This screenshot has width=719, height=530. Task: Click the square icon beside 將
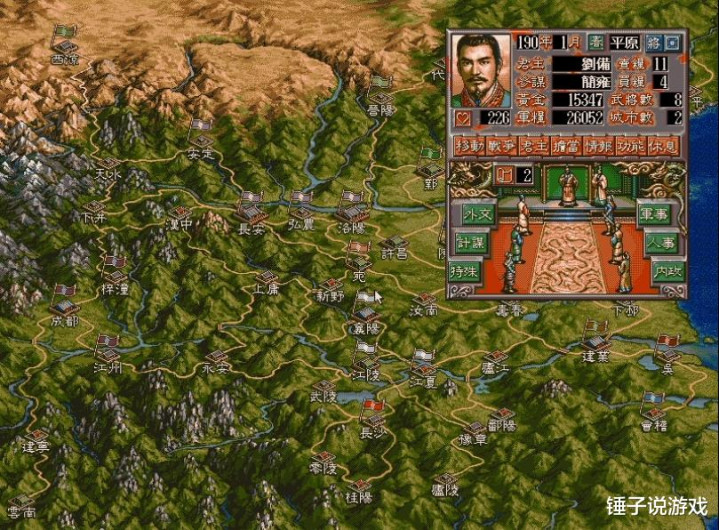pos(672,43)
